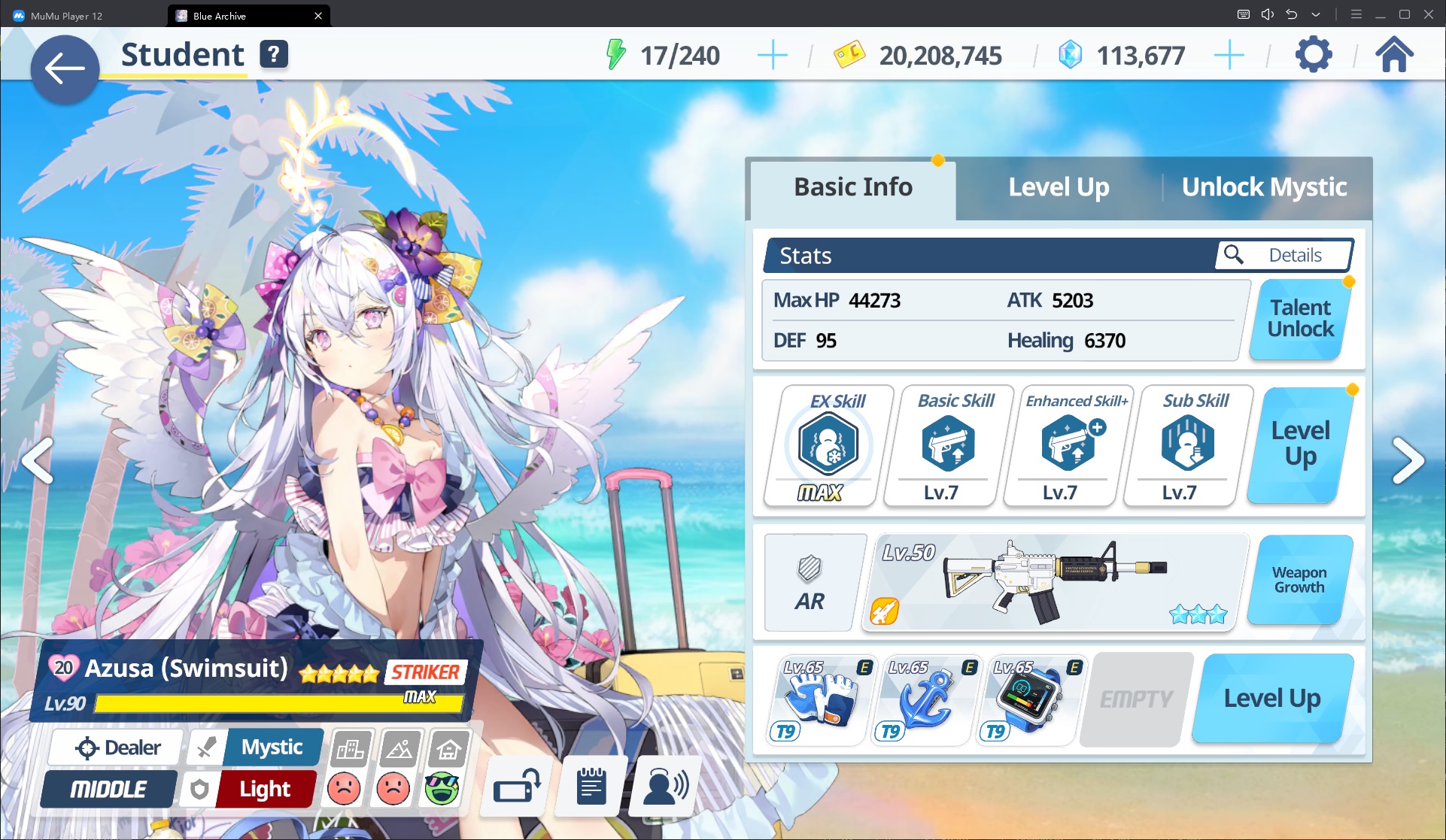Go back using the arrow button

pyautogui.click(x=65, y=69)
